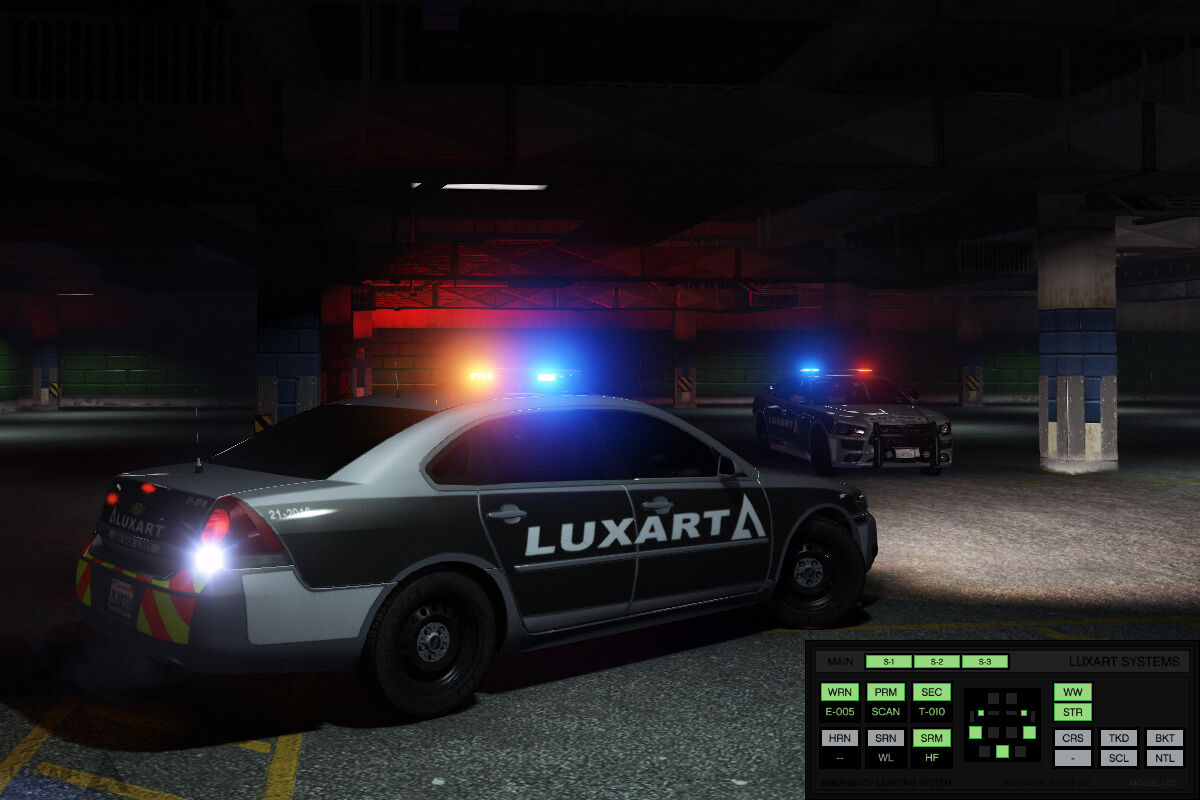This screenshot has height=800, width=1200.
Task: Toggle the S-1 stage button
Action: (889, 662)
